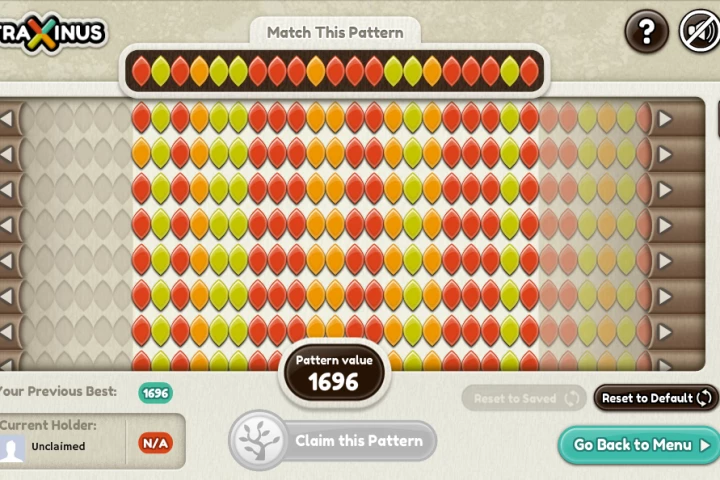Toggle the muted sound speaker icon
This screenshot has height=480, width=720.
[699, 32]
